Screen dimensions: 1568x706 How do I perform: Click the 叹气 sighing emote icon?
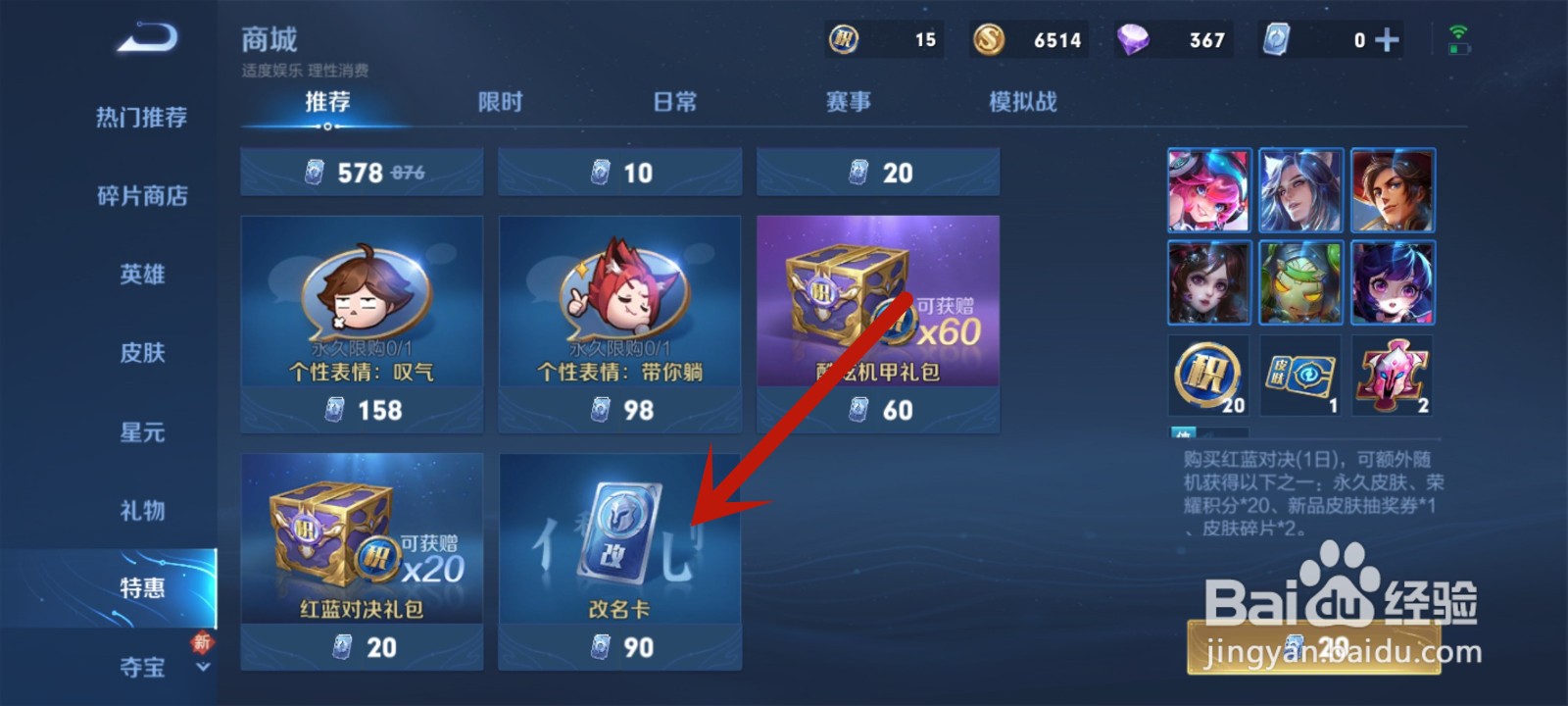pos(362,294)
